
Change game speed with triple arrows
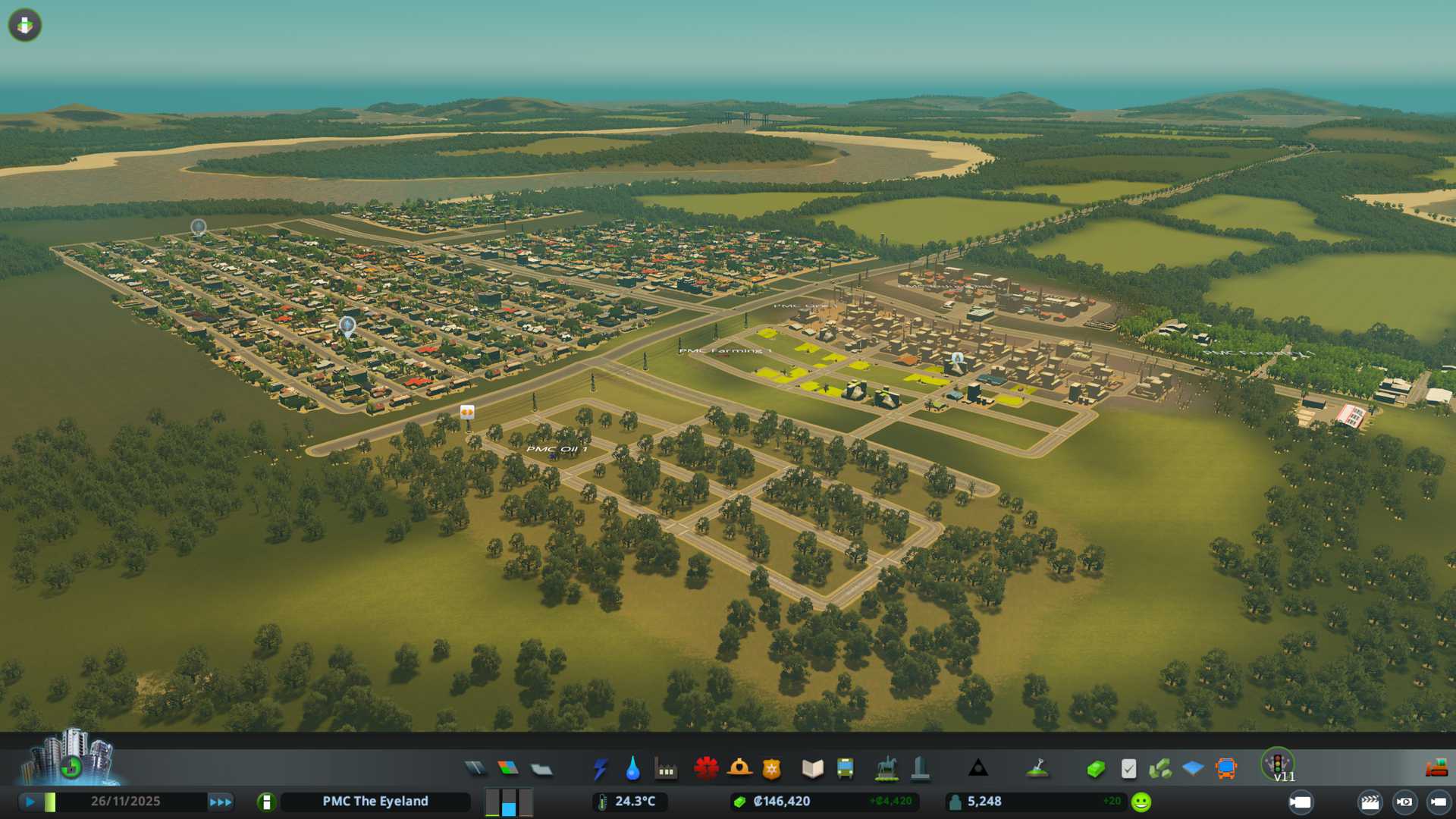pos(221,802)
